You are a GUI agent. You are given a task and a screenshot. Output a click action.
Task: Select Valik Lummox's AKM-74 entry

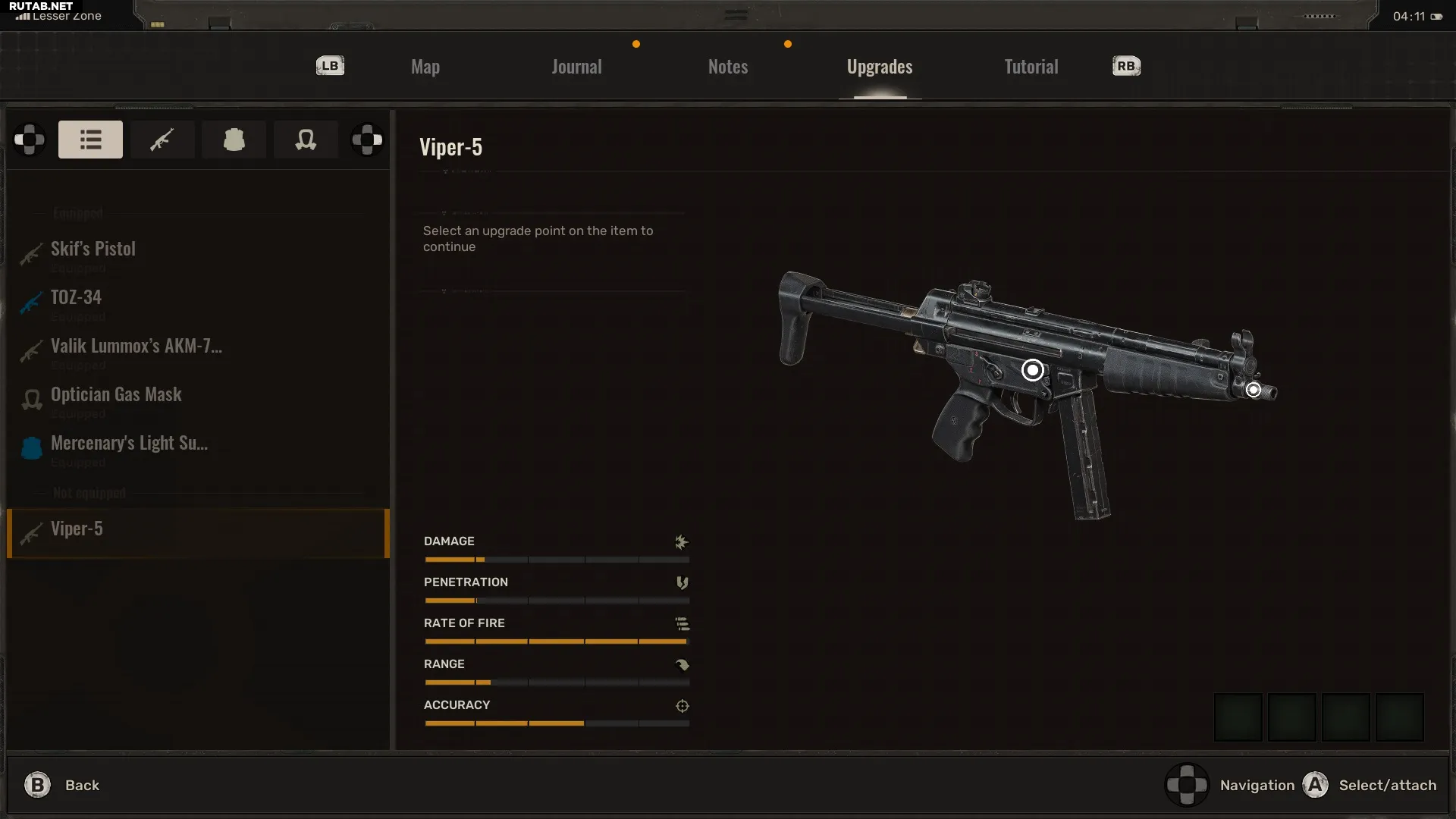pyautogui.click(x=136, y=347)
